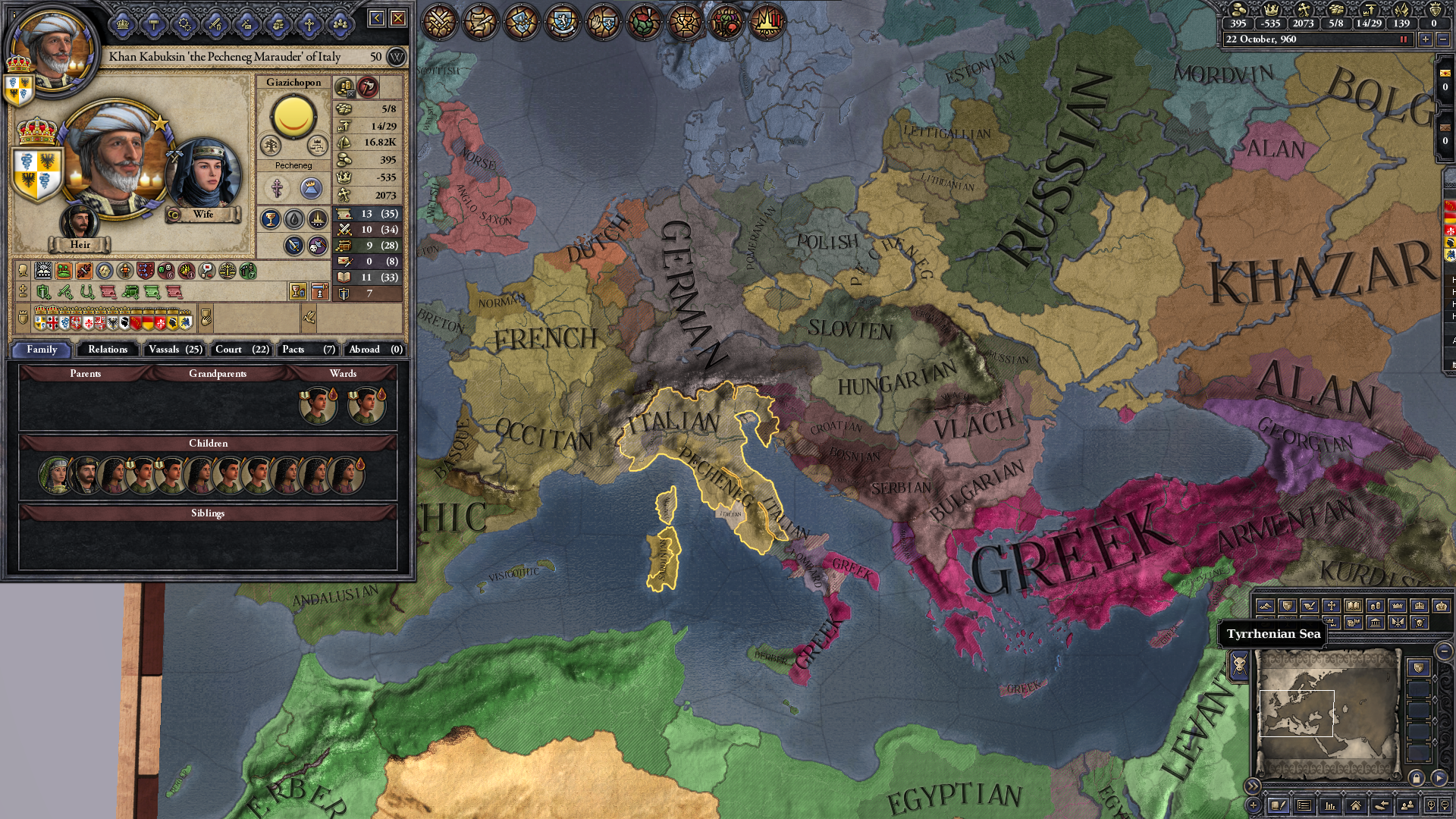Switch to the Abroad tab

coord(375,350)
